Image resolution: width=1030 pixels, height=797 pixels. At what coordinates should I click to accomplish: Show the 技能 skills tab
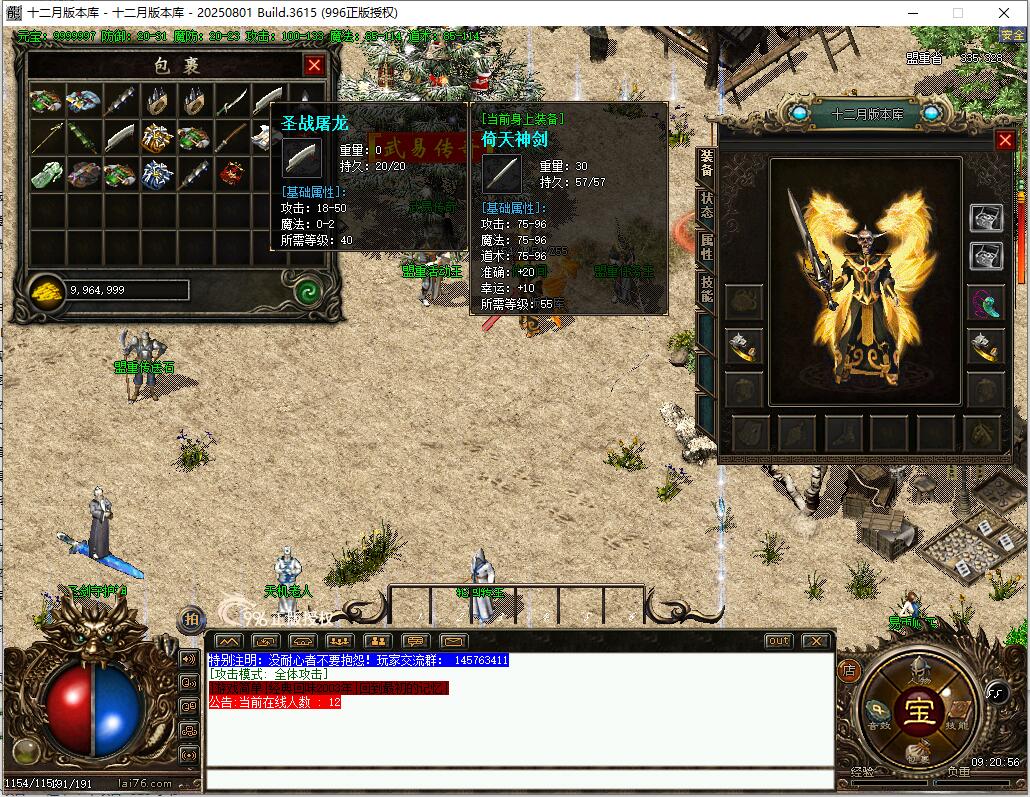(706, 290)
